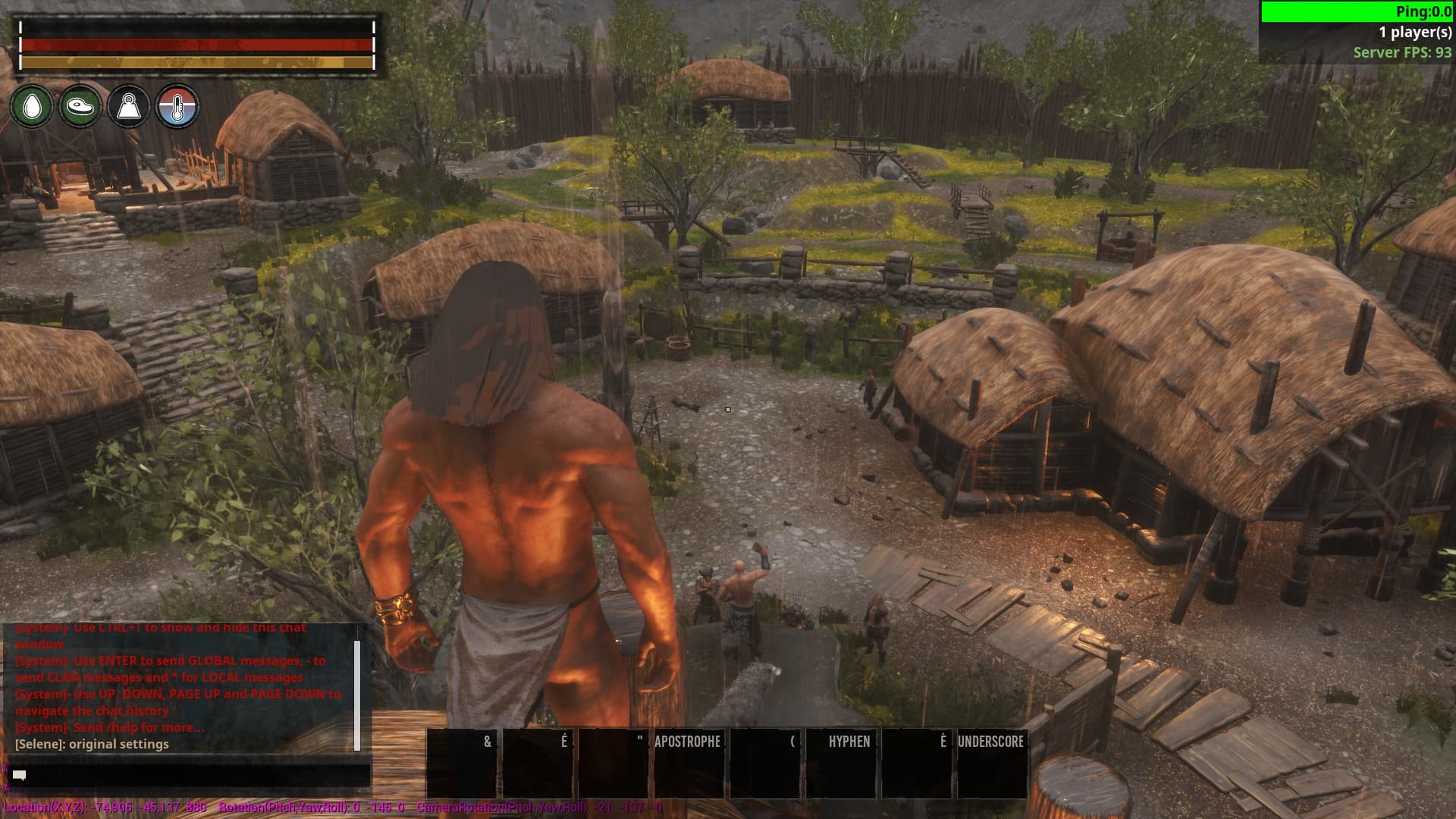Select the hunger meat status icon

click(80, 106)
